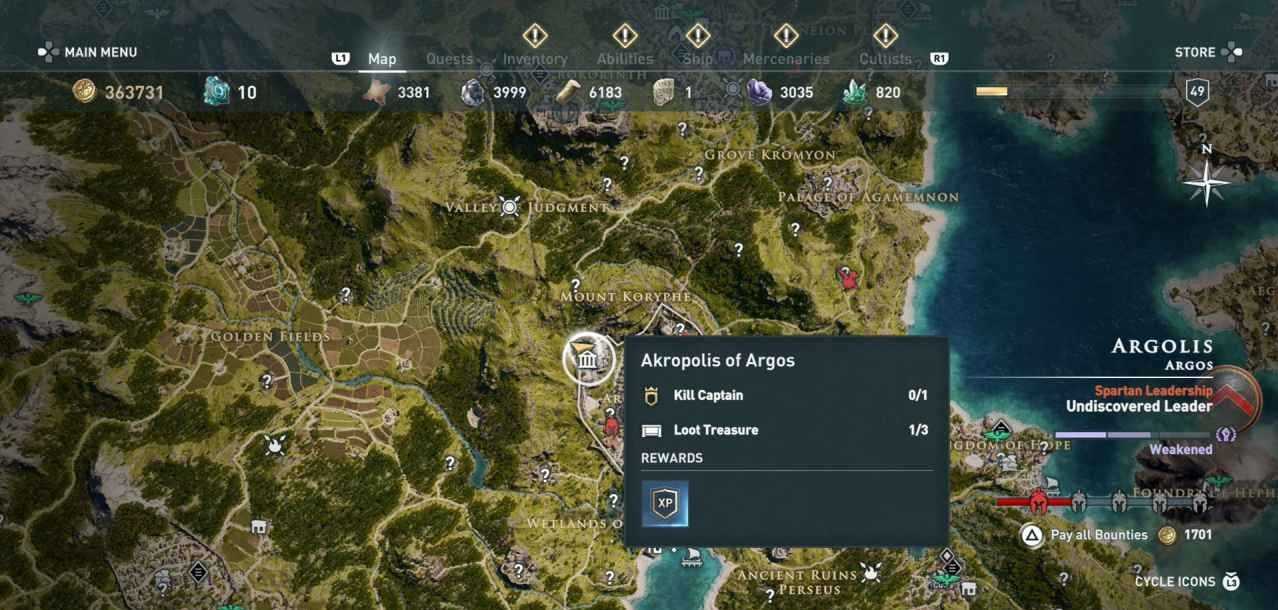Click the compass rose north indicator

point(1206,181)
